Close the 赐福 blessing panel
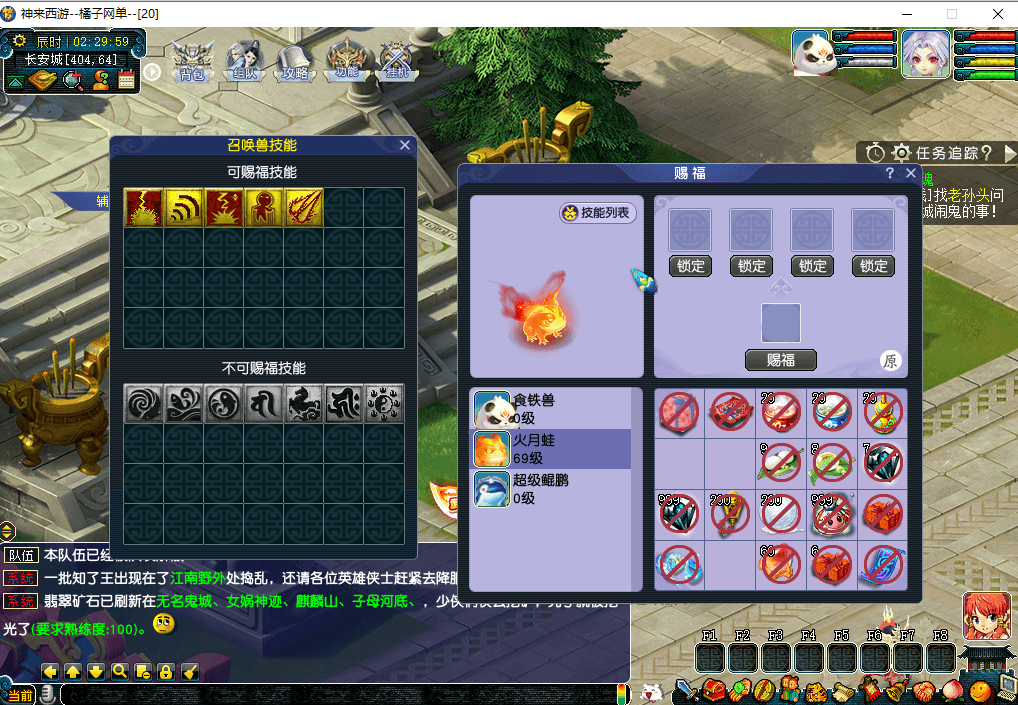This screenshot has width=1018, height=705. (x=911, y=173)
